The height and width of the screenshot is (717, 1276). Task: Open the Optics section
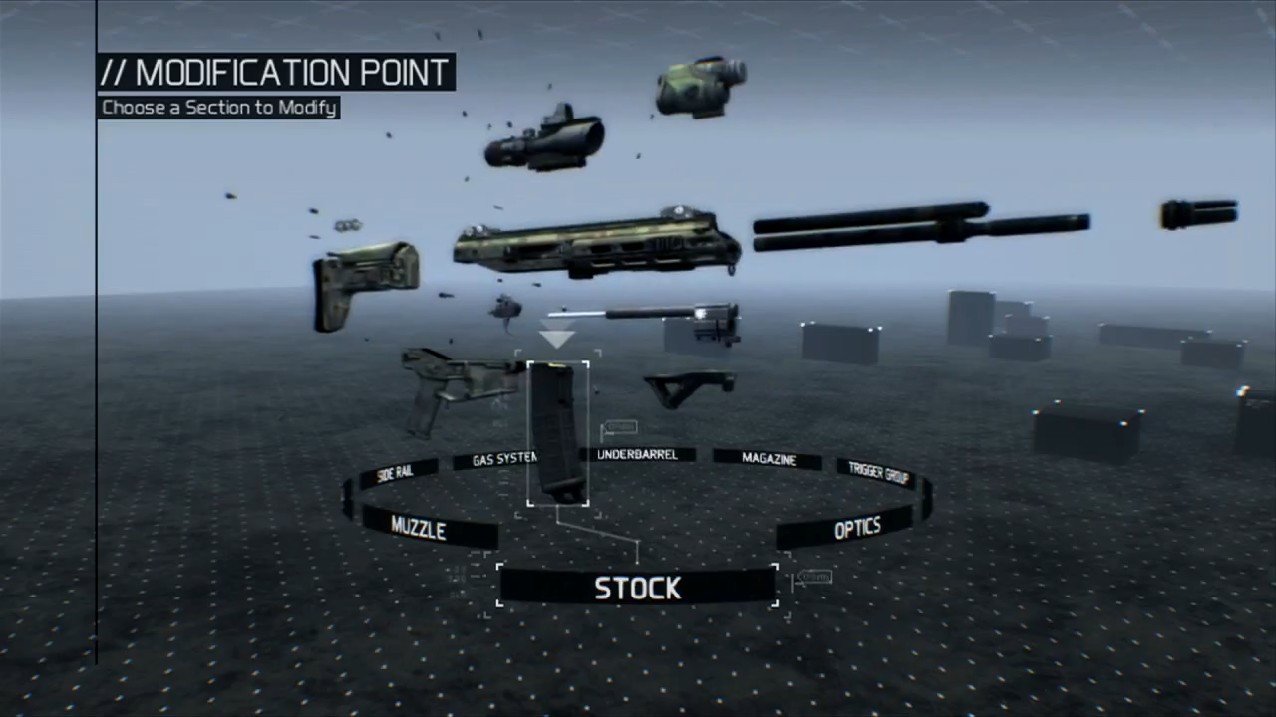(856, 529)
